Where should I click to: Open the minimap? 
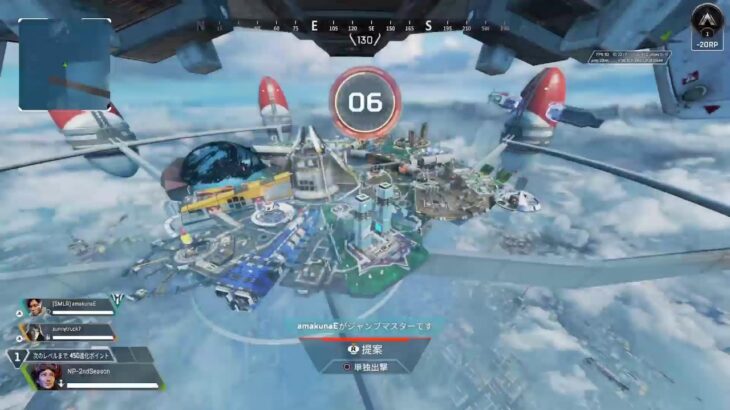64,64
